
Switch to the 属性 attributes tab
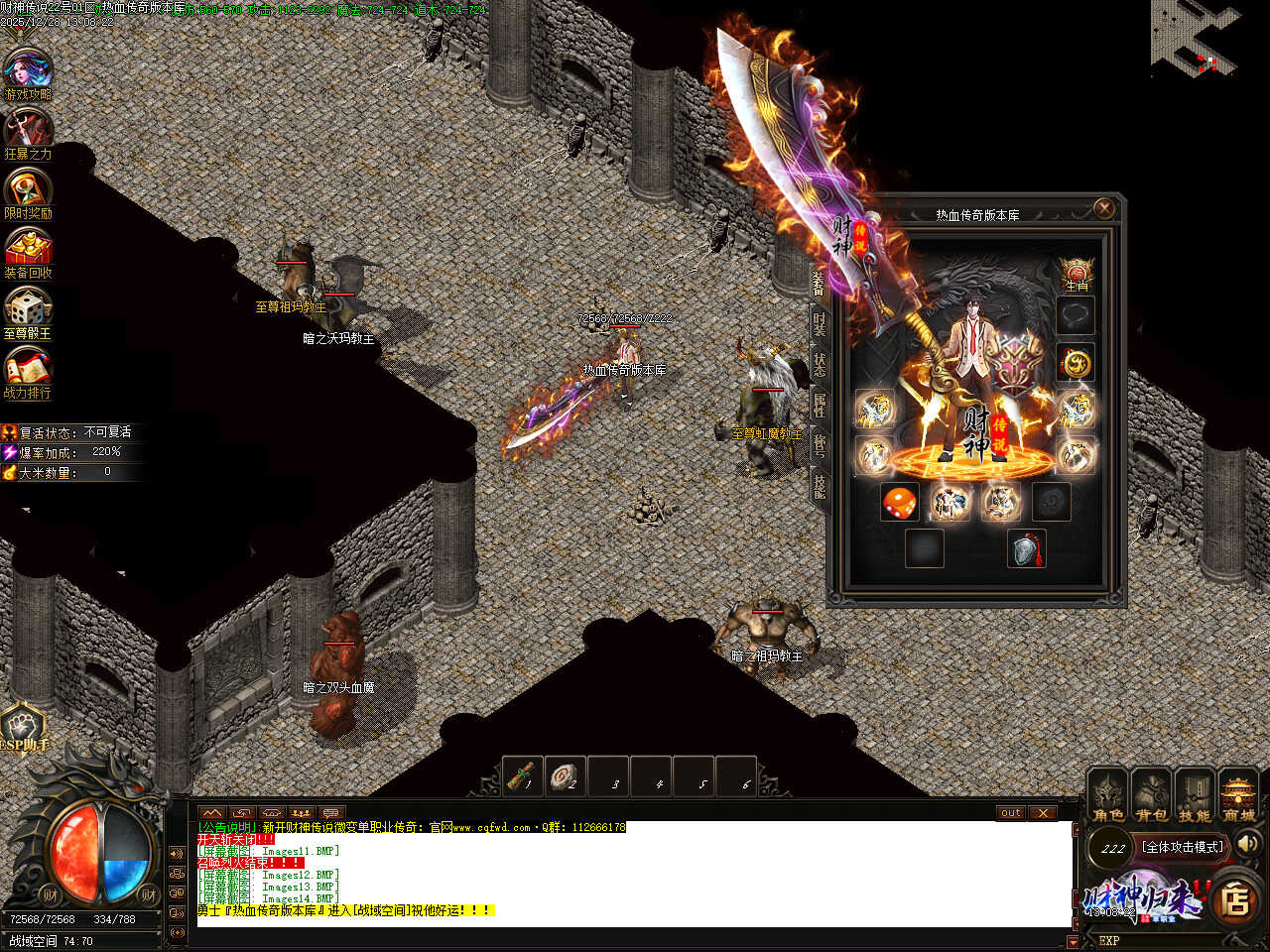[x=820, y=404]
